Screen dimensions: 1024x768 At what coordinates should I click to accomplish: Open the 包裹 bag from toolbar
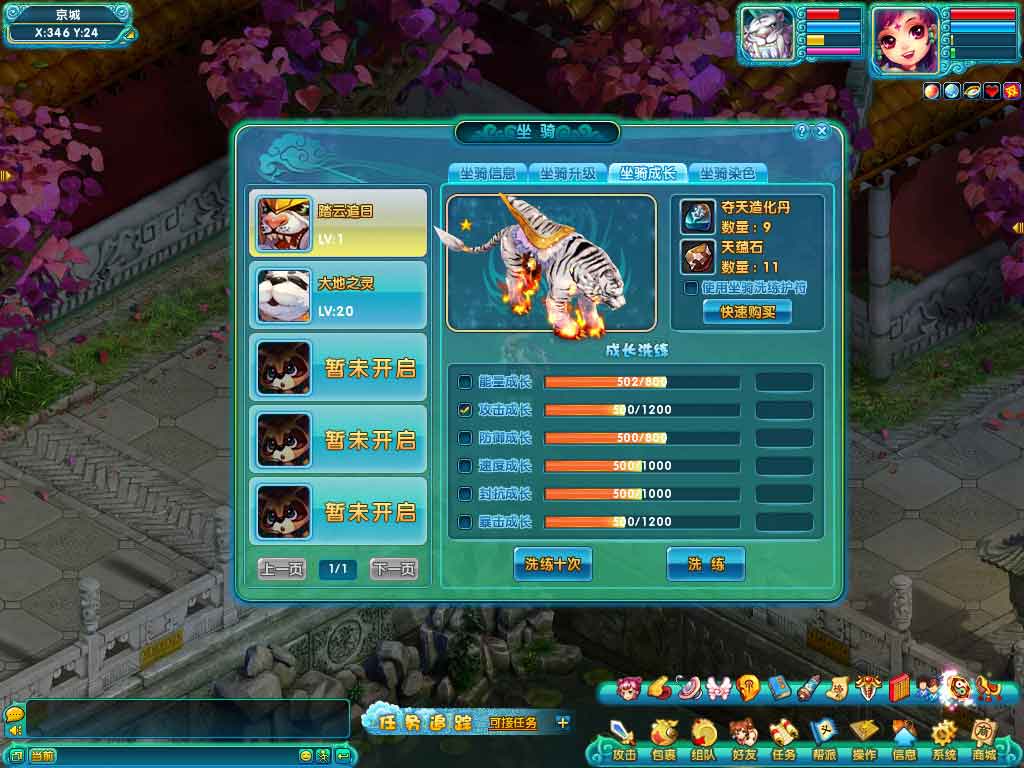(x=663, y=740)
